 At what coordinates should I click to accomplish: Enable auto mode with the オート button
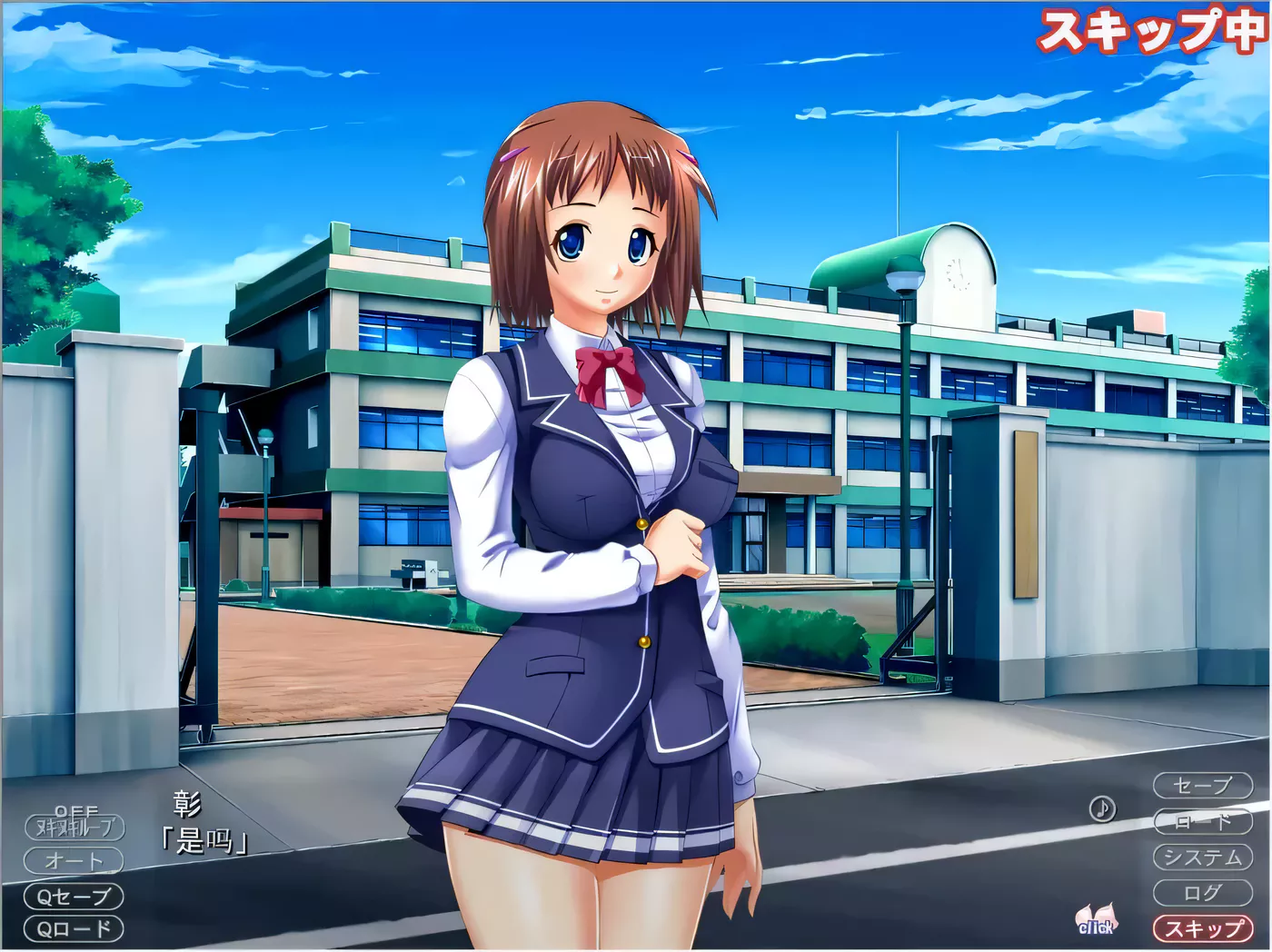75,860
